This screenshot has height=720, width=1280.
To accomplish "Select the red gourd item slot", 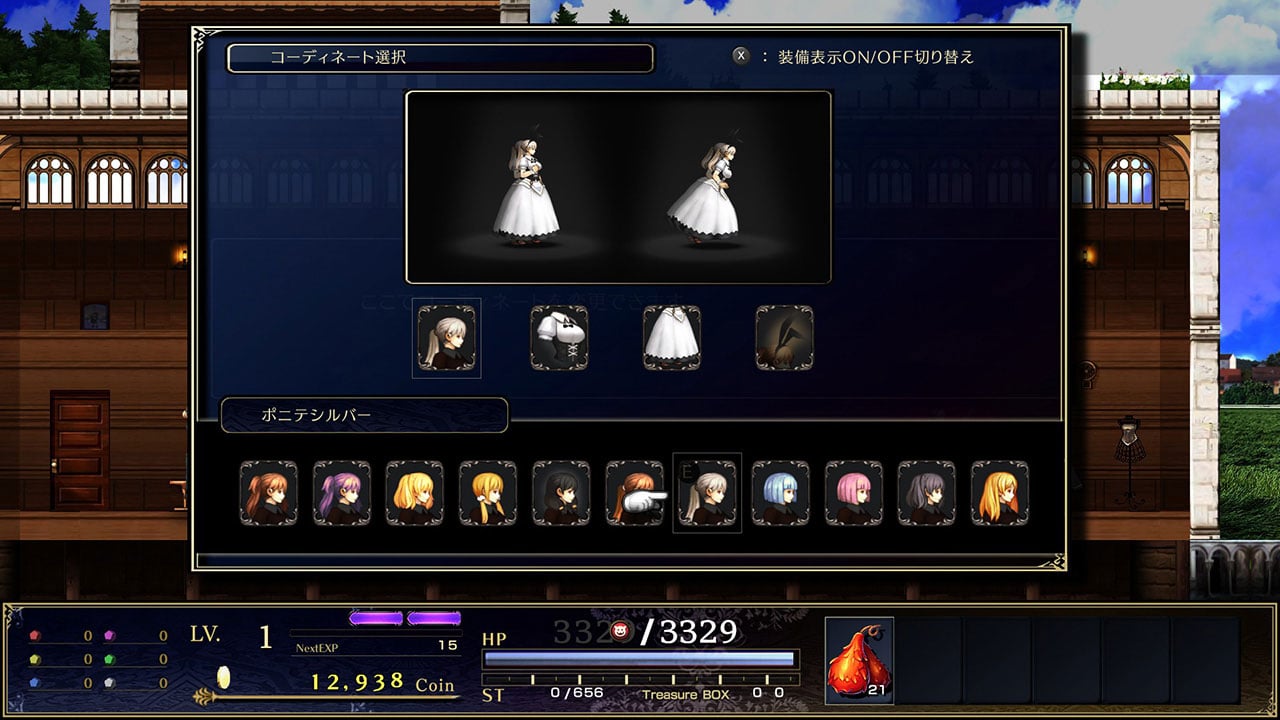I will coord(859,660).
